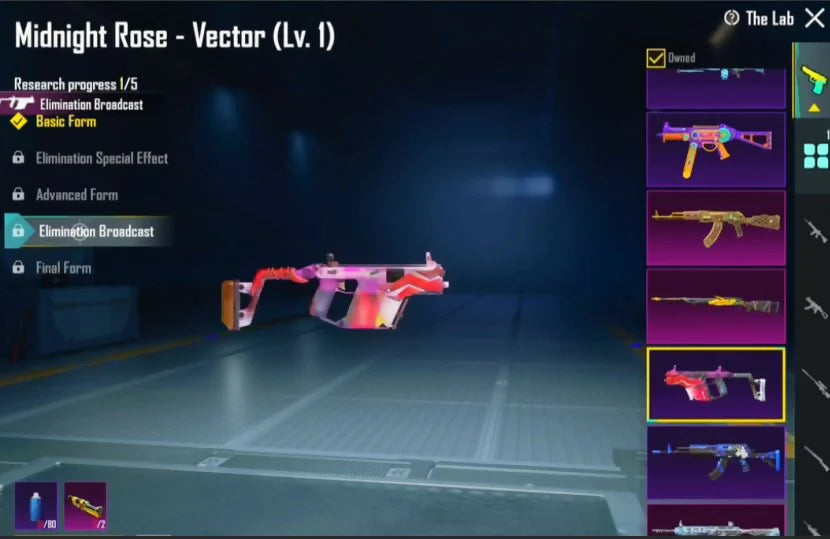Open the yellow pistol category tab
The height and width of the screenshot is (539, 830).
(x=813, y=81)
